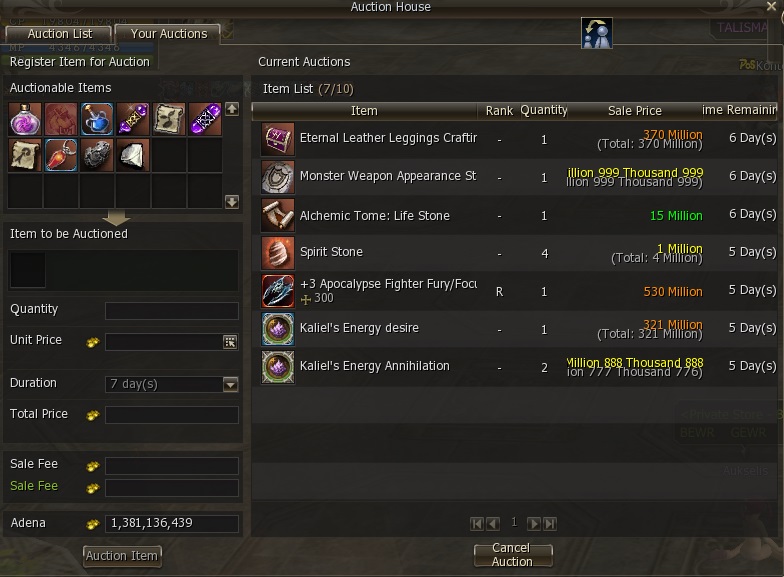Image resolution: width=784 pixels, height=577 pixels.
Task: Open the Unit Price calculator button
Action: 230,342
